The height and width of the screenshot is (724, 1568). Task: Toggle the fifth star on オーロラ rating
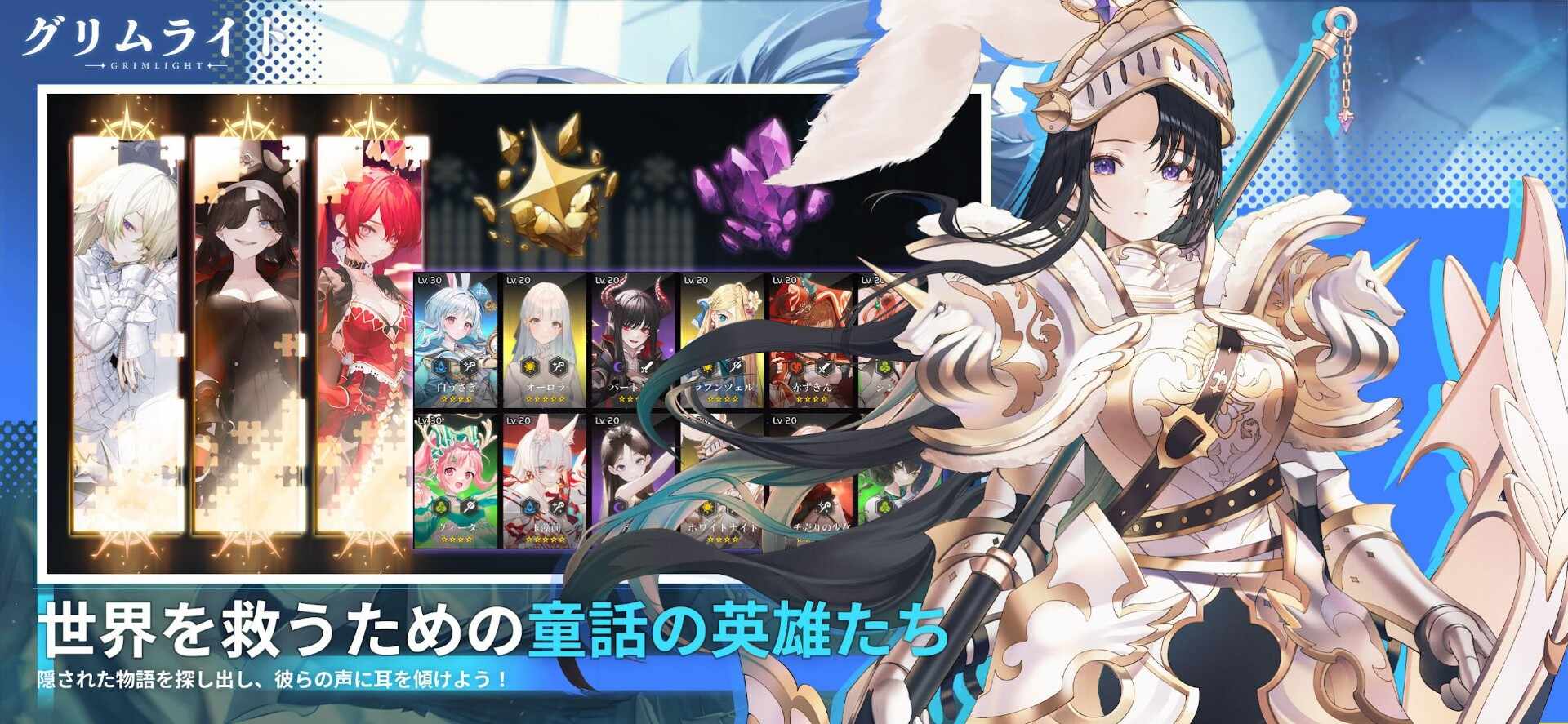point(562,399)
